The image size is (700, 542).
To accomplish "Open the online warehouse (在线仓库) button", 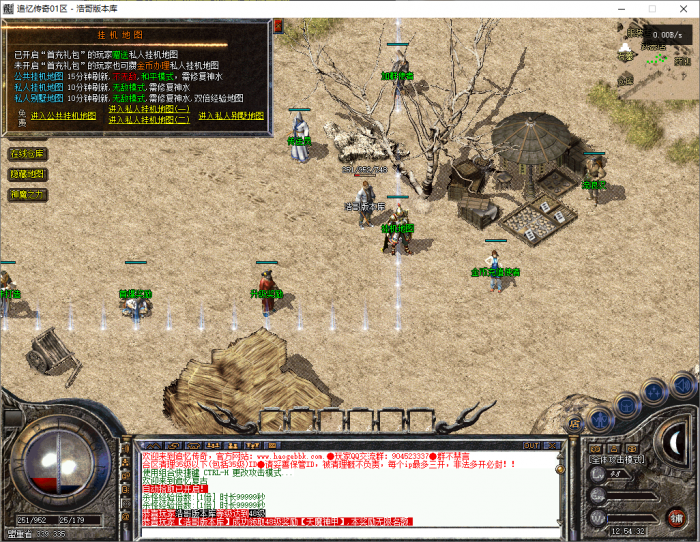I will (x=27, y=154).
